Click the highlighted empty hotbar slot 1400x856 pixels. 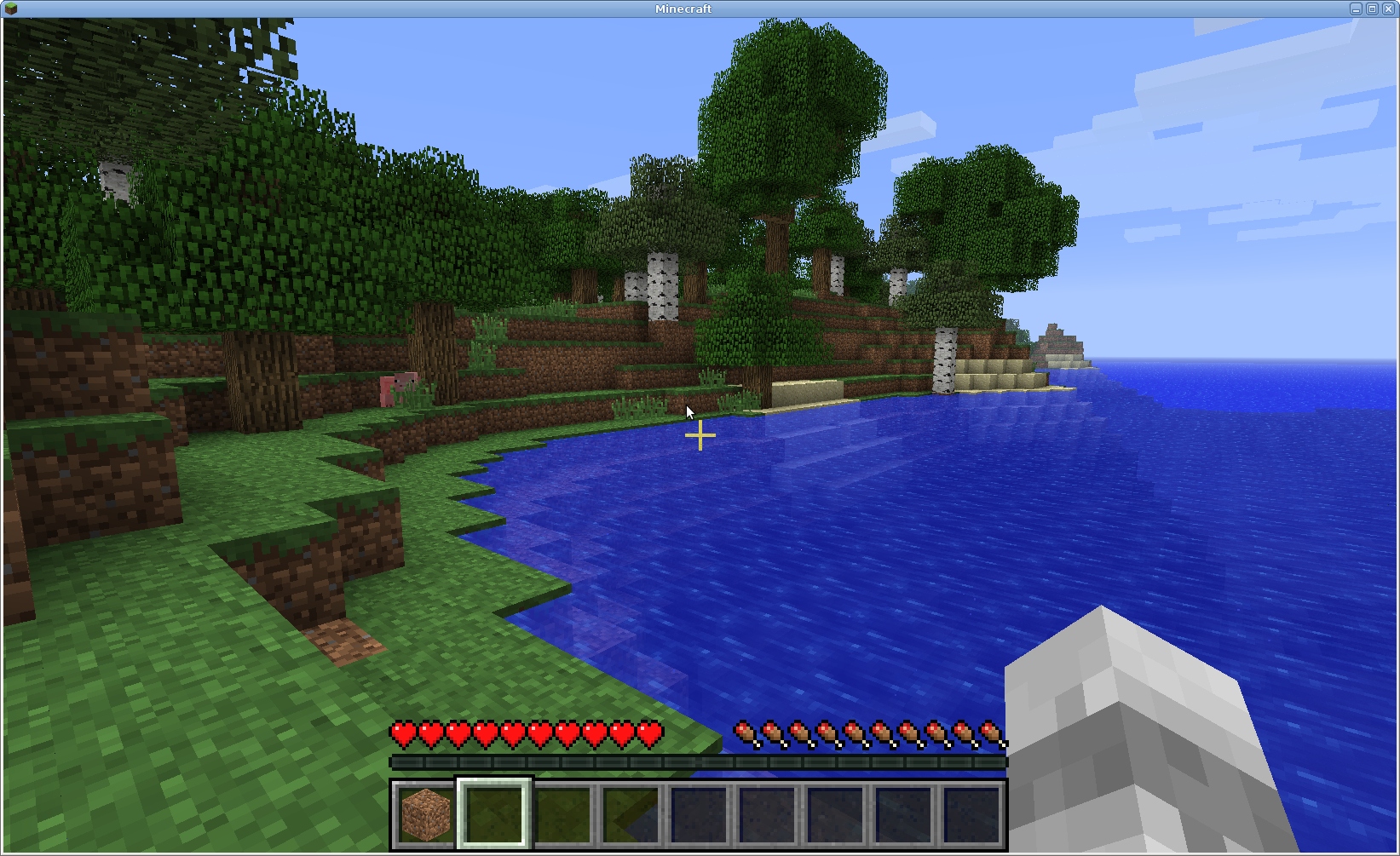(494, 813)
